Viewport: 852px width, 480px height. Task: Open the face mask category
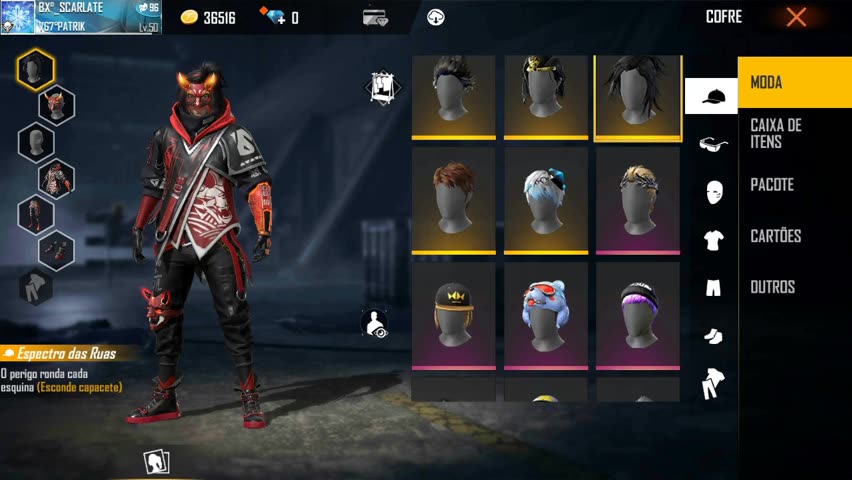[713, 192]
